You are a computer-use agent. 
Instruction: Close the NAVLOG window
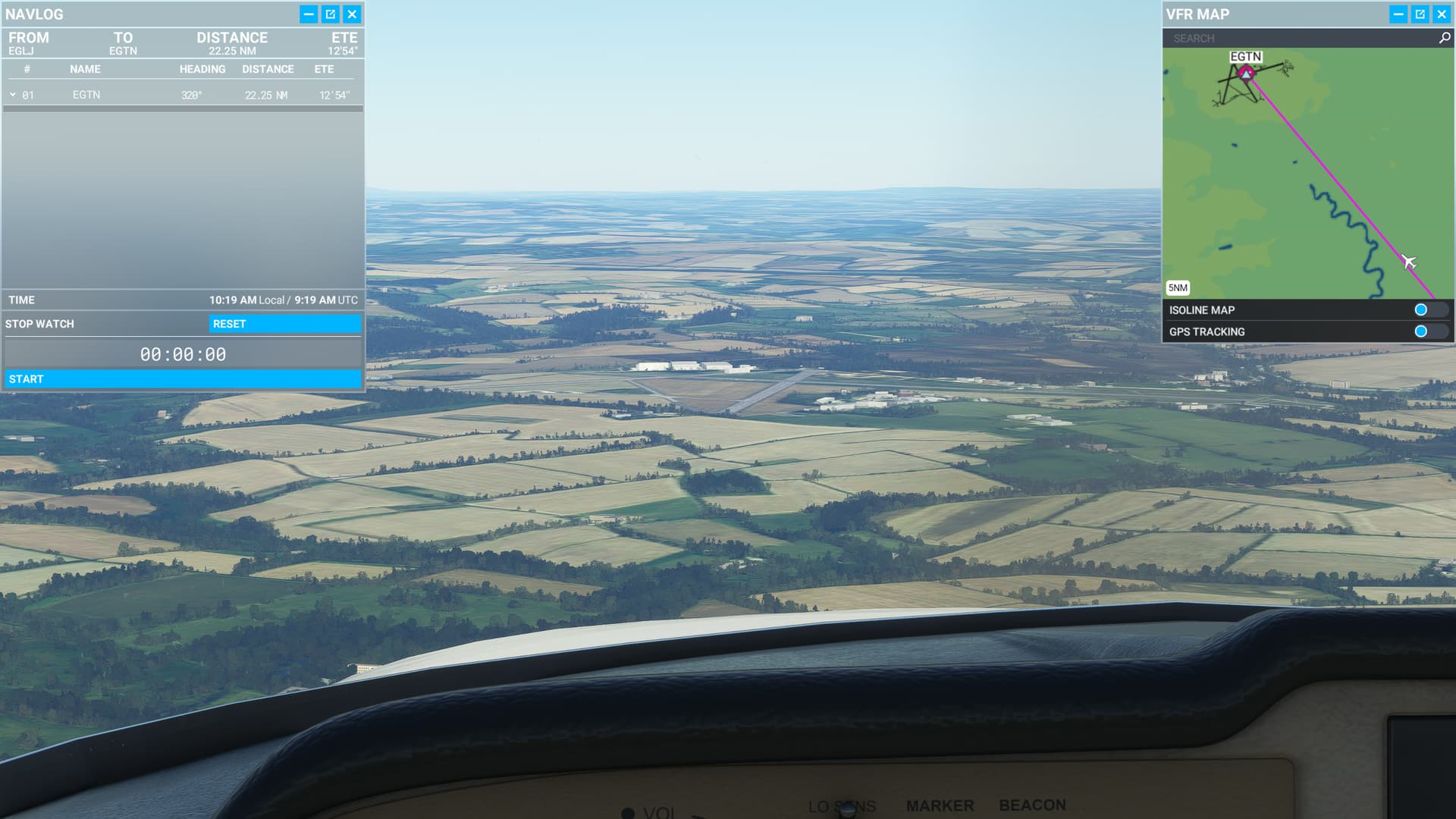(x=351, y=14)
